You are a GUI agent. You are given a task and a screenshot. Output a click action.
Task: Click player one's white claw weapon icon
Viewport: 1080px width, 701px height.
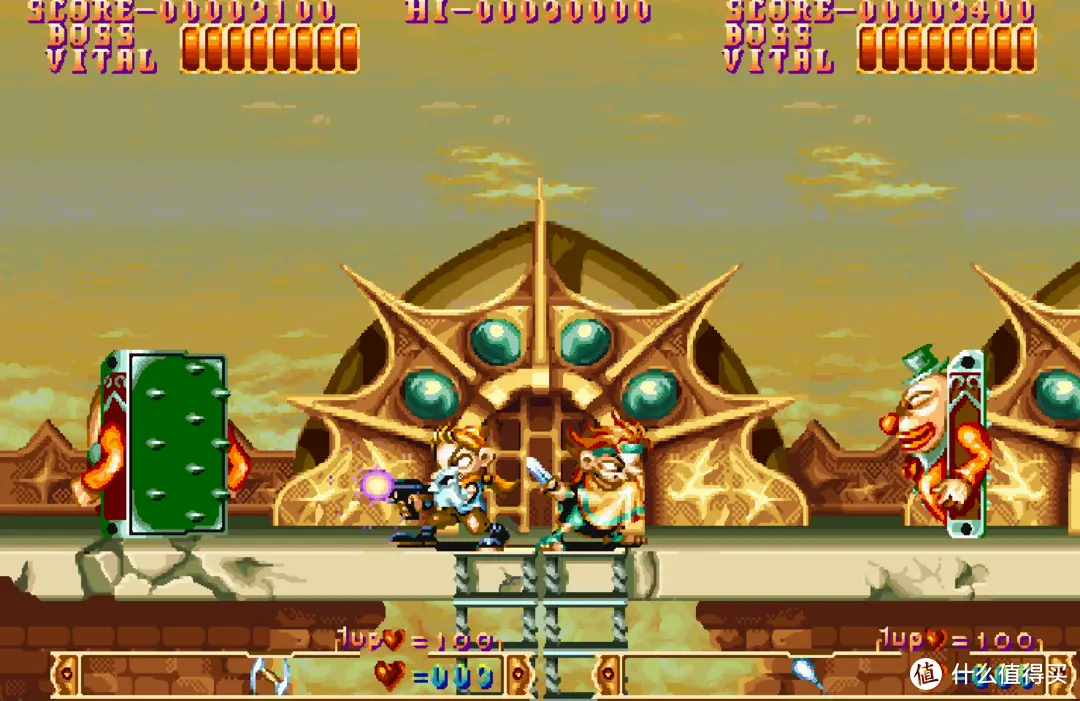tap(268, 675)
